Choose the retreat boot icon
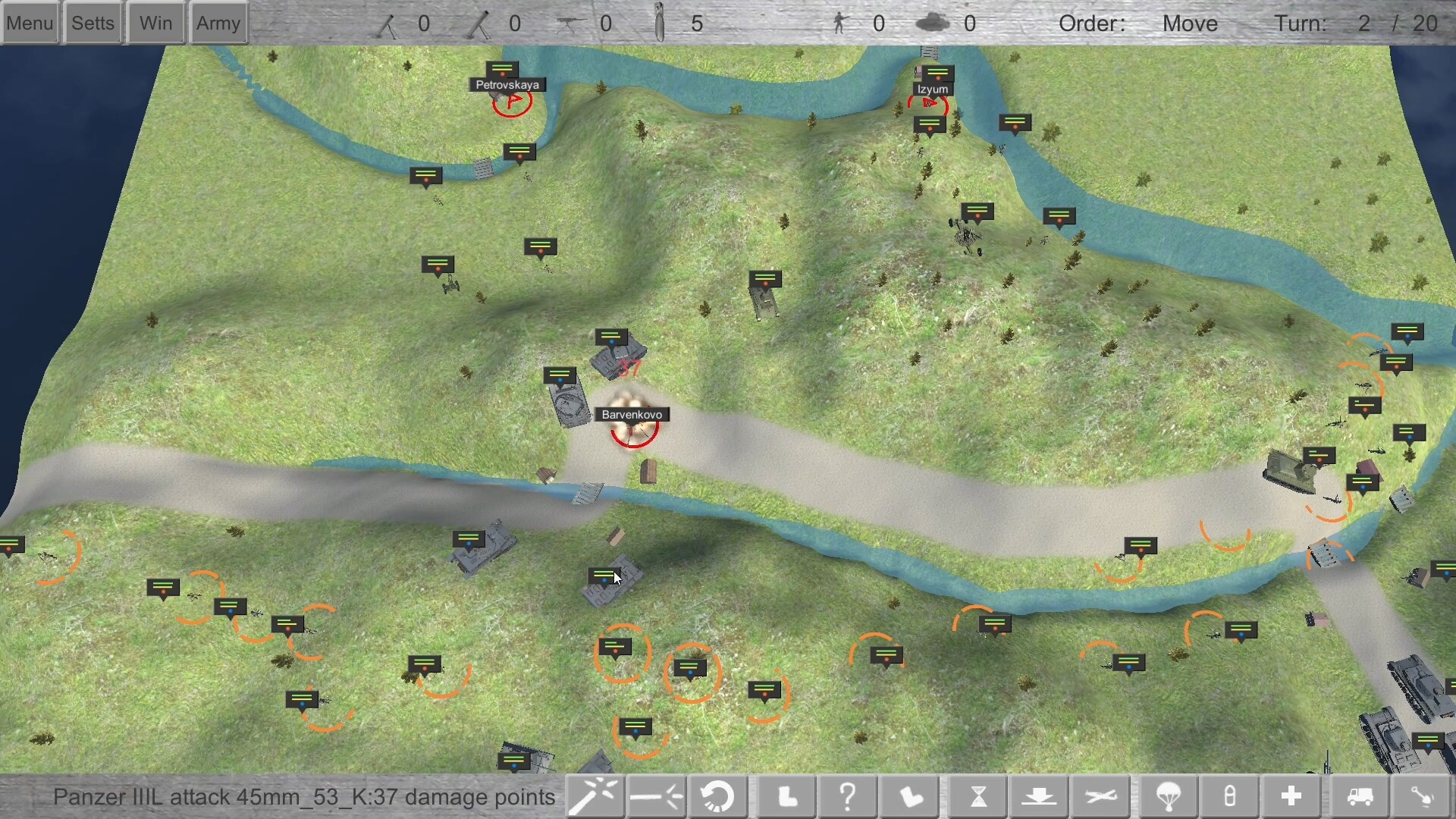This screenshot has width=1456, height=819. [x=909, y=796]
